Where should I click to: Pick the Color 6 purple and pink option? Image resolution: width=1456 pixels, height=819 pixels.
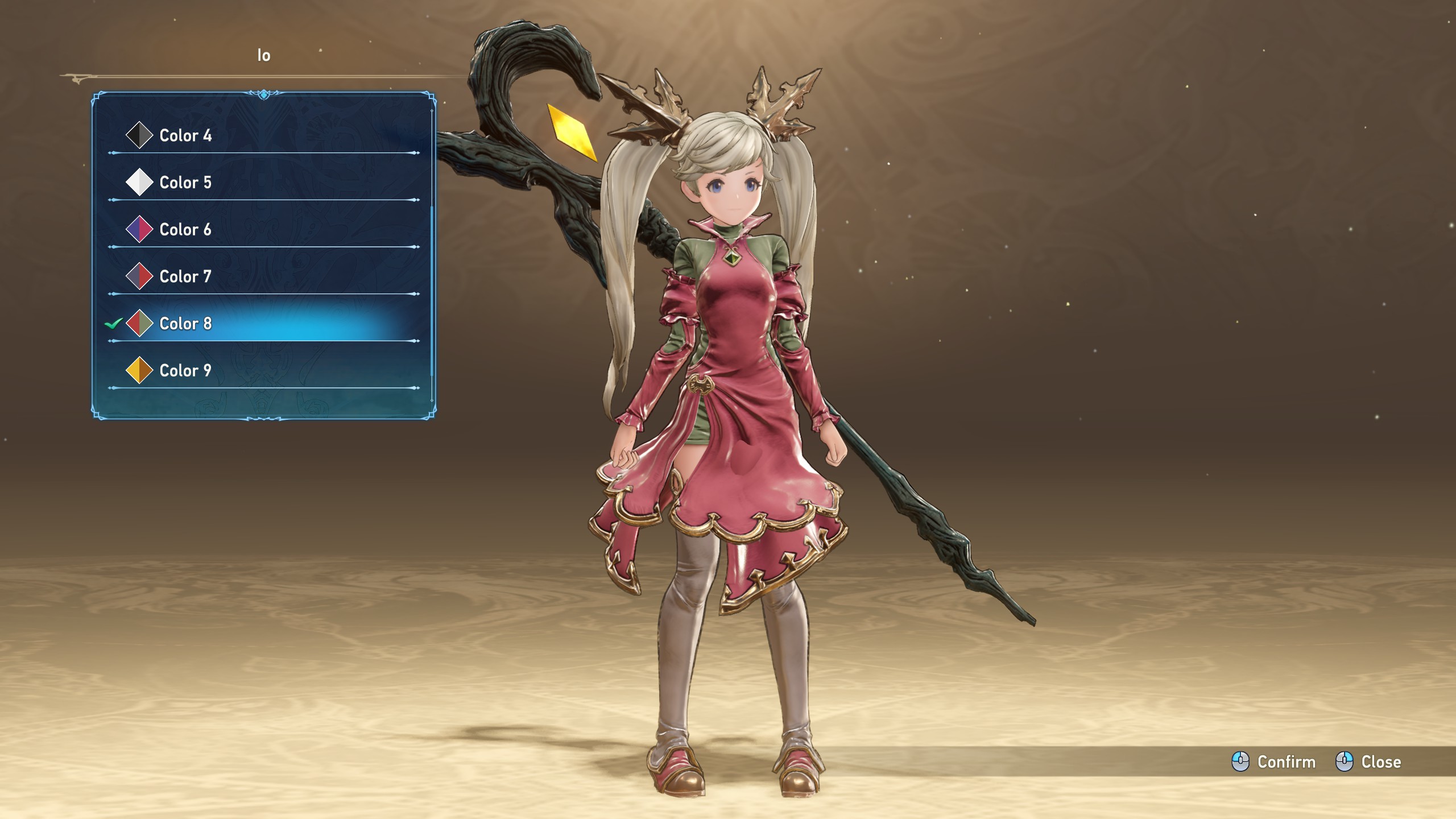tap(185, 230)
